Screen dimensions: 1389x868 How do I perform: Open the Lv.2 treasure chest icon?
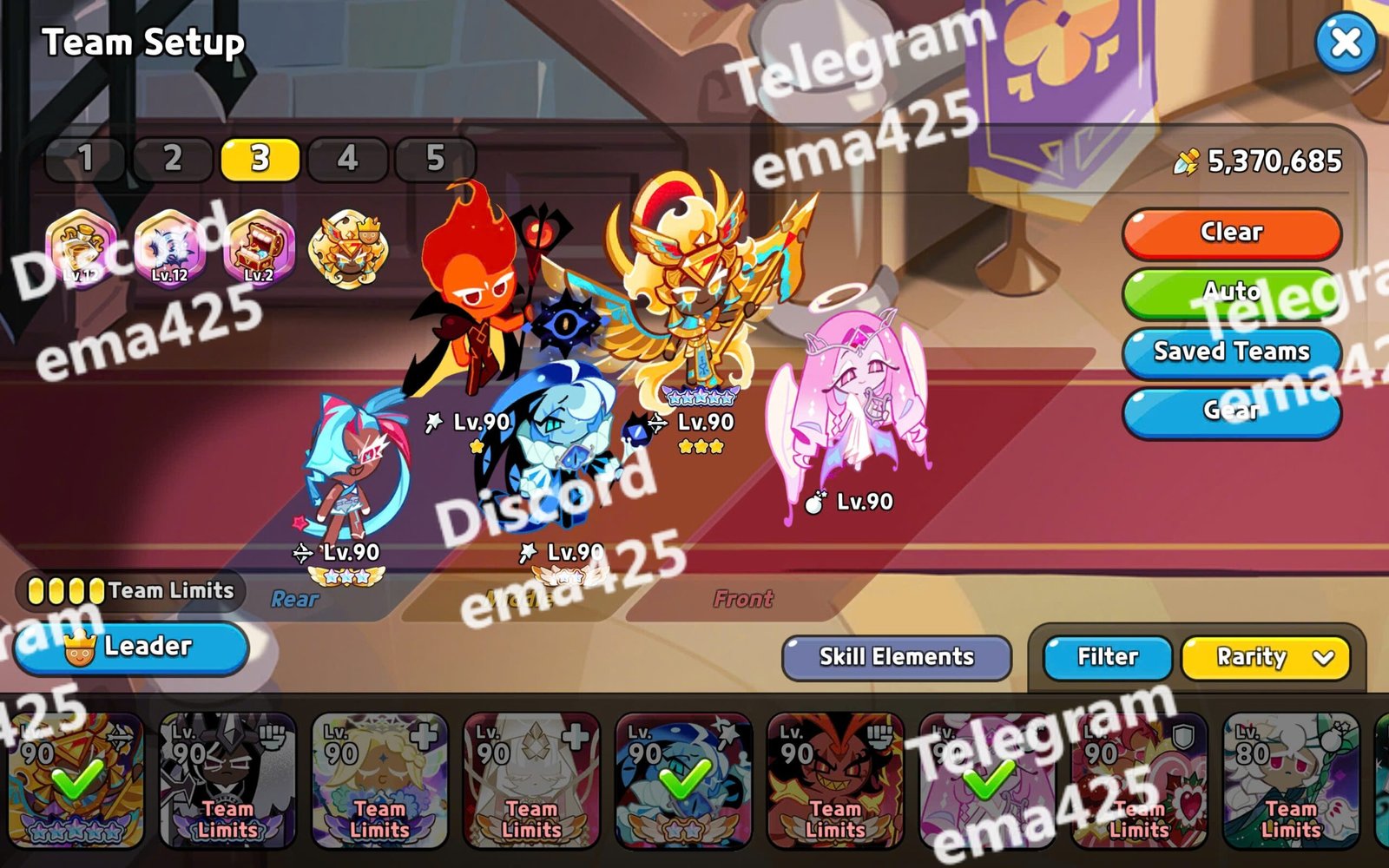coord(259,247)
